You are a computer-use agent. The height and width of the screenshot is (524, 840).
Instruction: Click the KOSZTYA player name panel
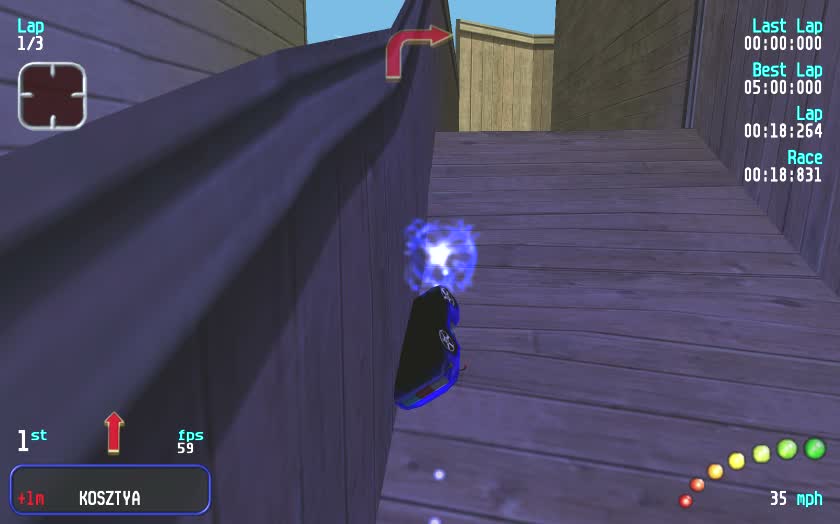[110, 490]
